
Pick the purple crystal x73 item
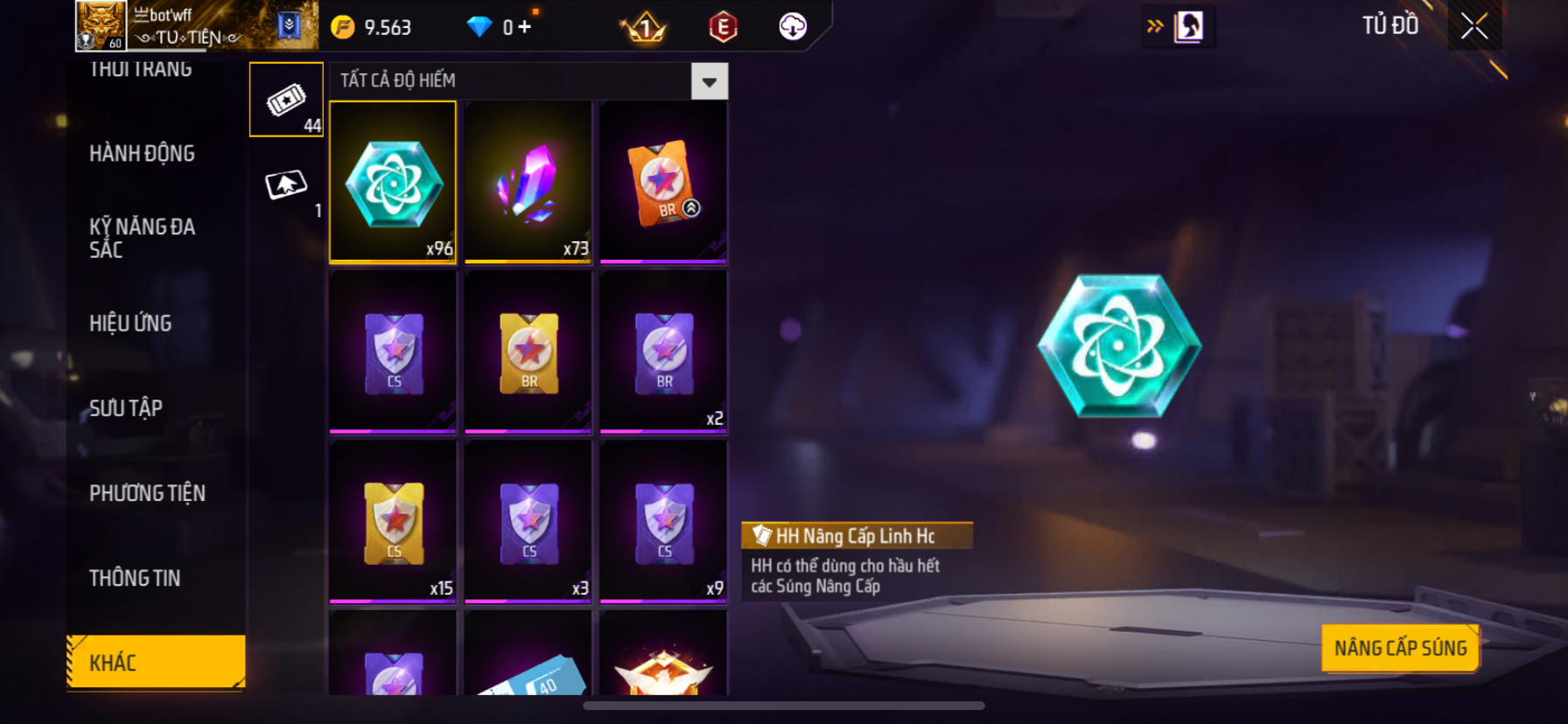pos(528,182)
